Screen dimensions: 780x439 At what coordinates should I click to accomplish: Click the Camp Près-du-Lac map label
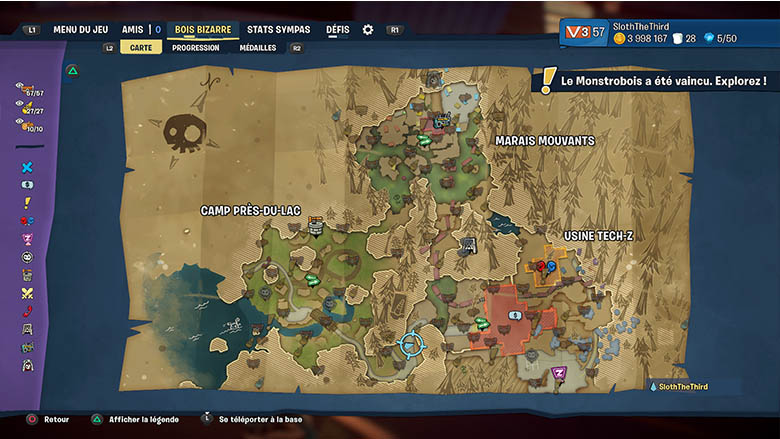[249, 210]
